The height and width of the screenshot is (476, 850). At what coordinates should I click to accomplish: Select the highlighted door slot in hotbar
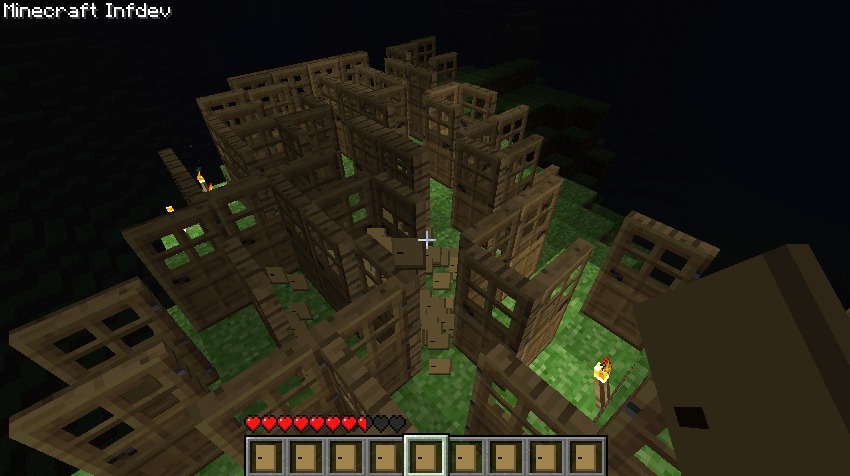point(425,456)
